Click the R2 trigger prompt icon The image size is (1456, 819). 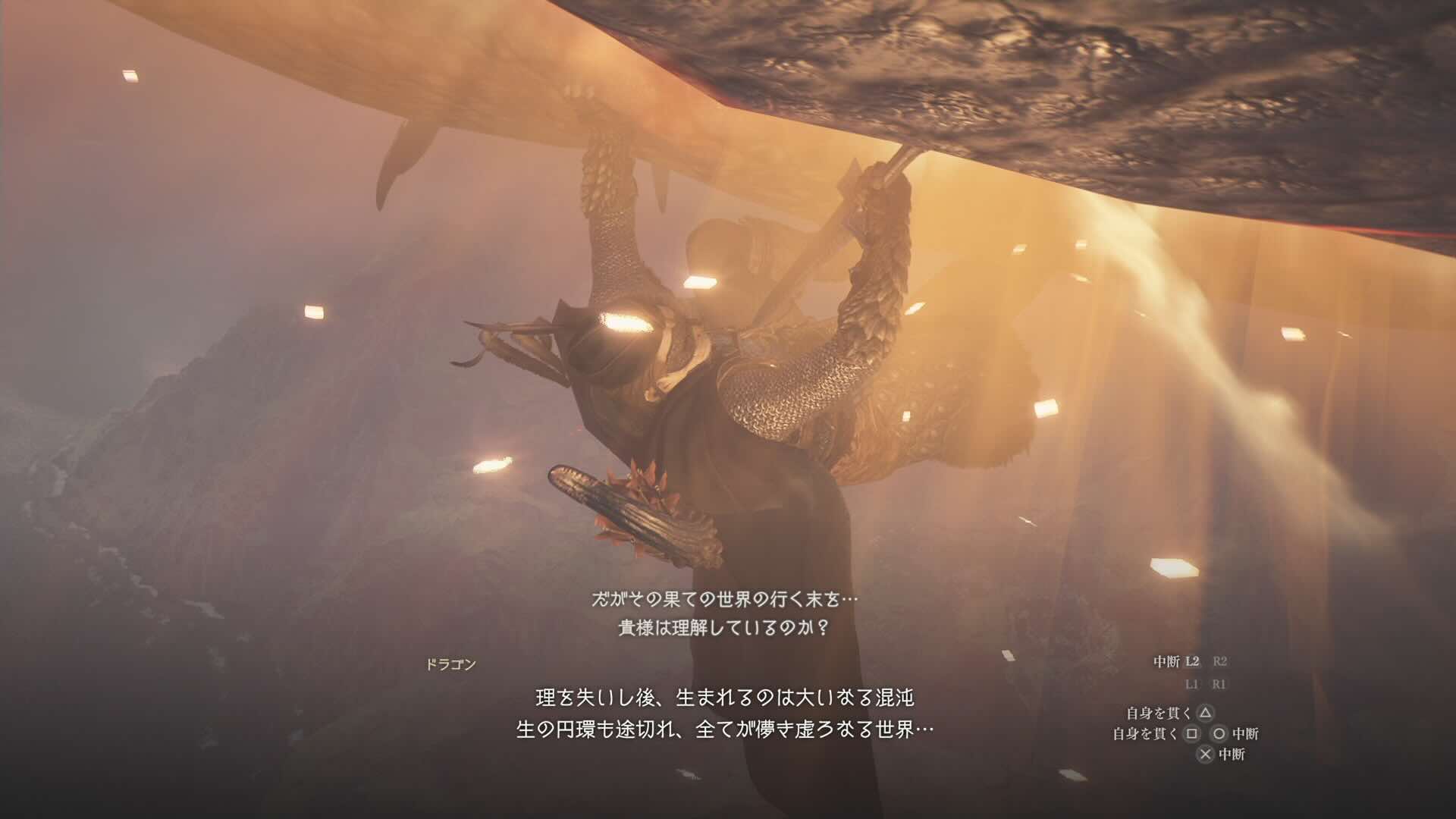coord(1221,661)
